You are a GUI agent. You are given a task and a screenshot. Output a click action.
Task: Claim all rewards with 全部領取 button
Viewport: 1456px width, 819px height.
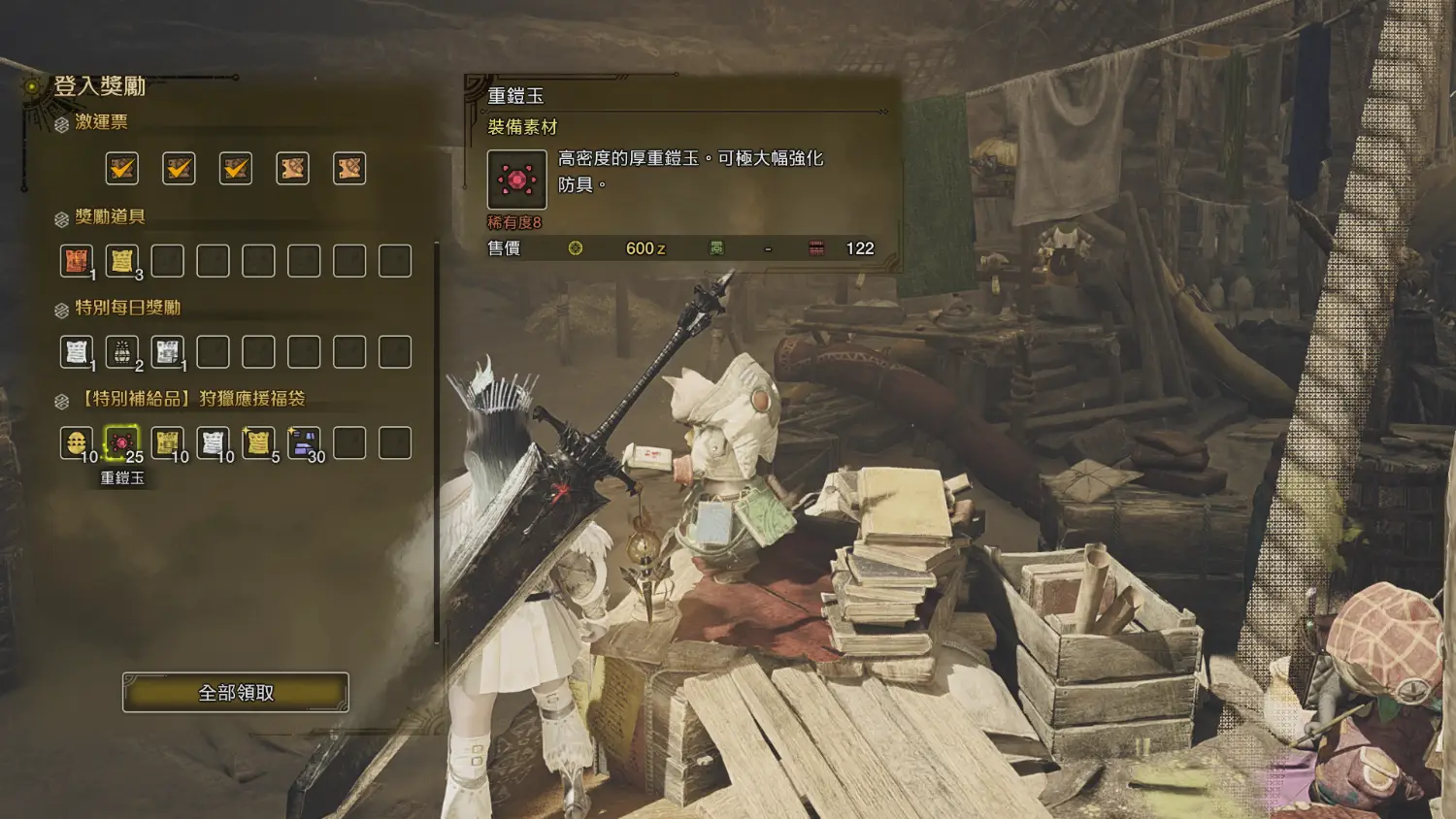click(x=236, y=693)
